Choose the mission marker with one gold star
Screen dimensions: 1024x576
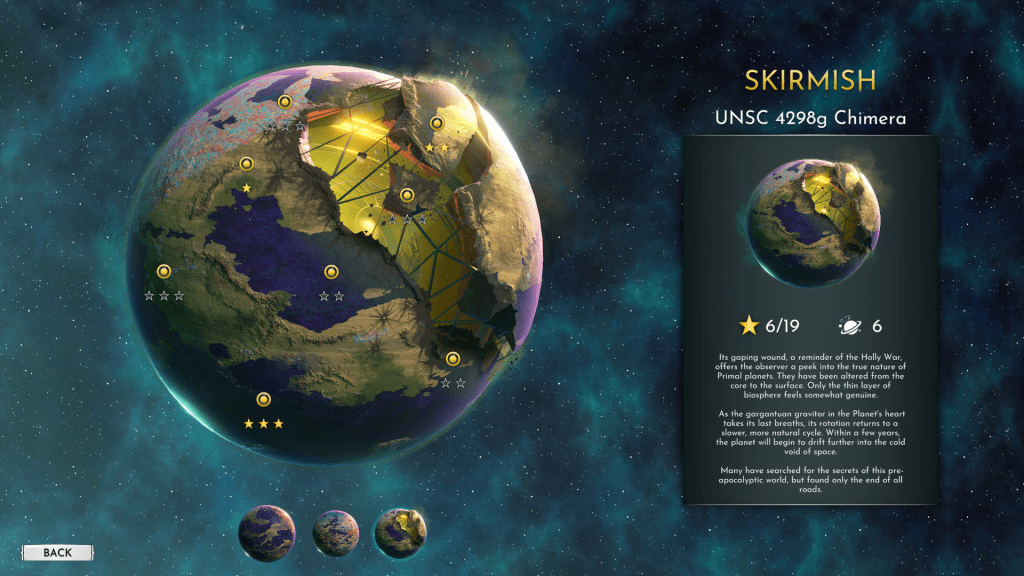click(x=246, y=164)
